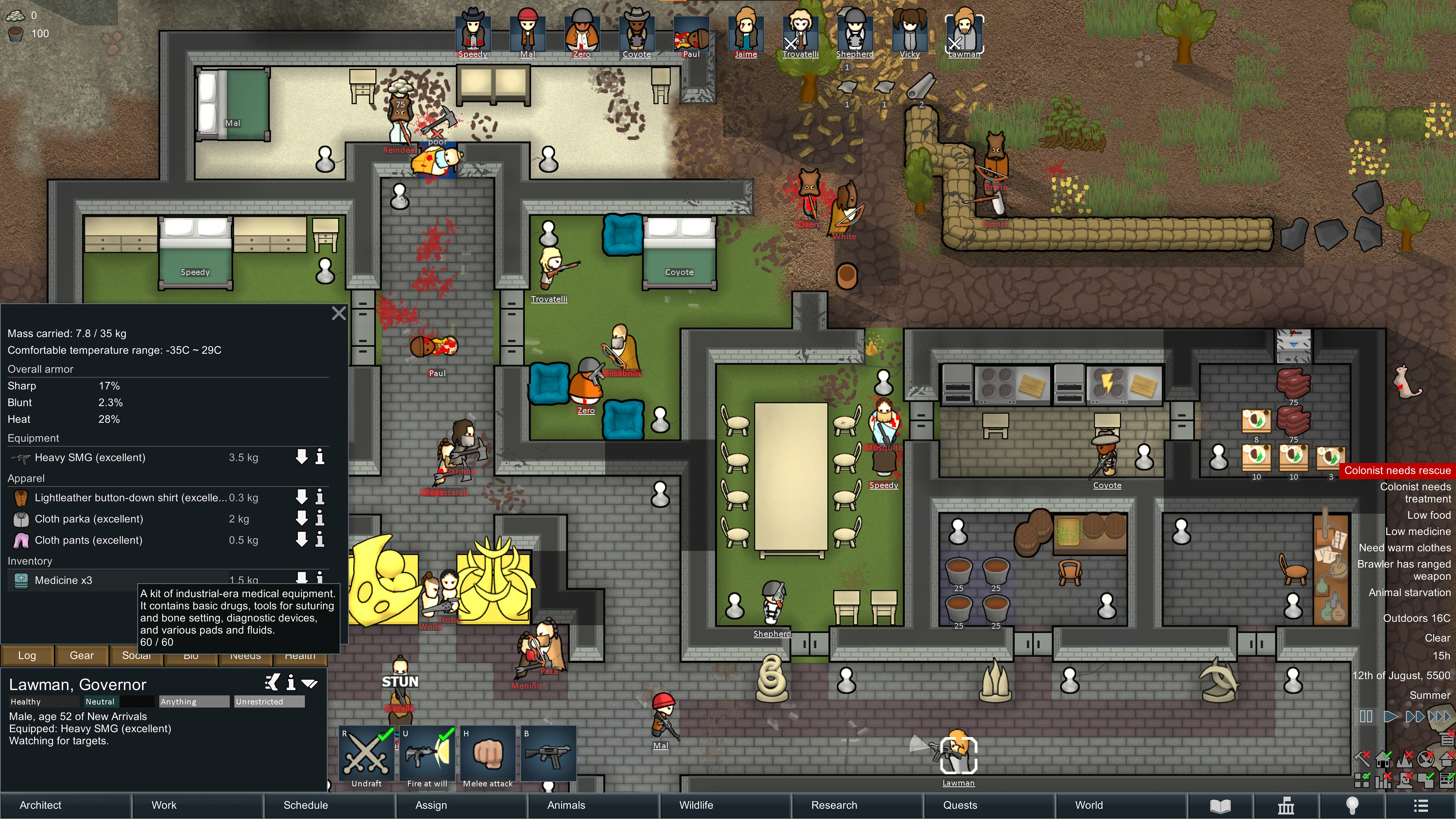Open the Colonist needs rescue alert
The width and height of the screenshot is (1456, 819).
1396,470
